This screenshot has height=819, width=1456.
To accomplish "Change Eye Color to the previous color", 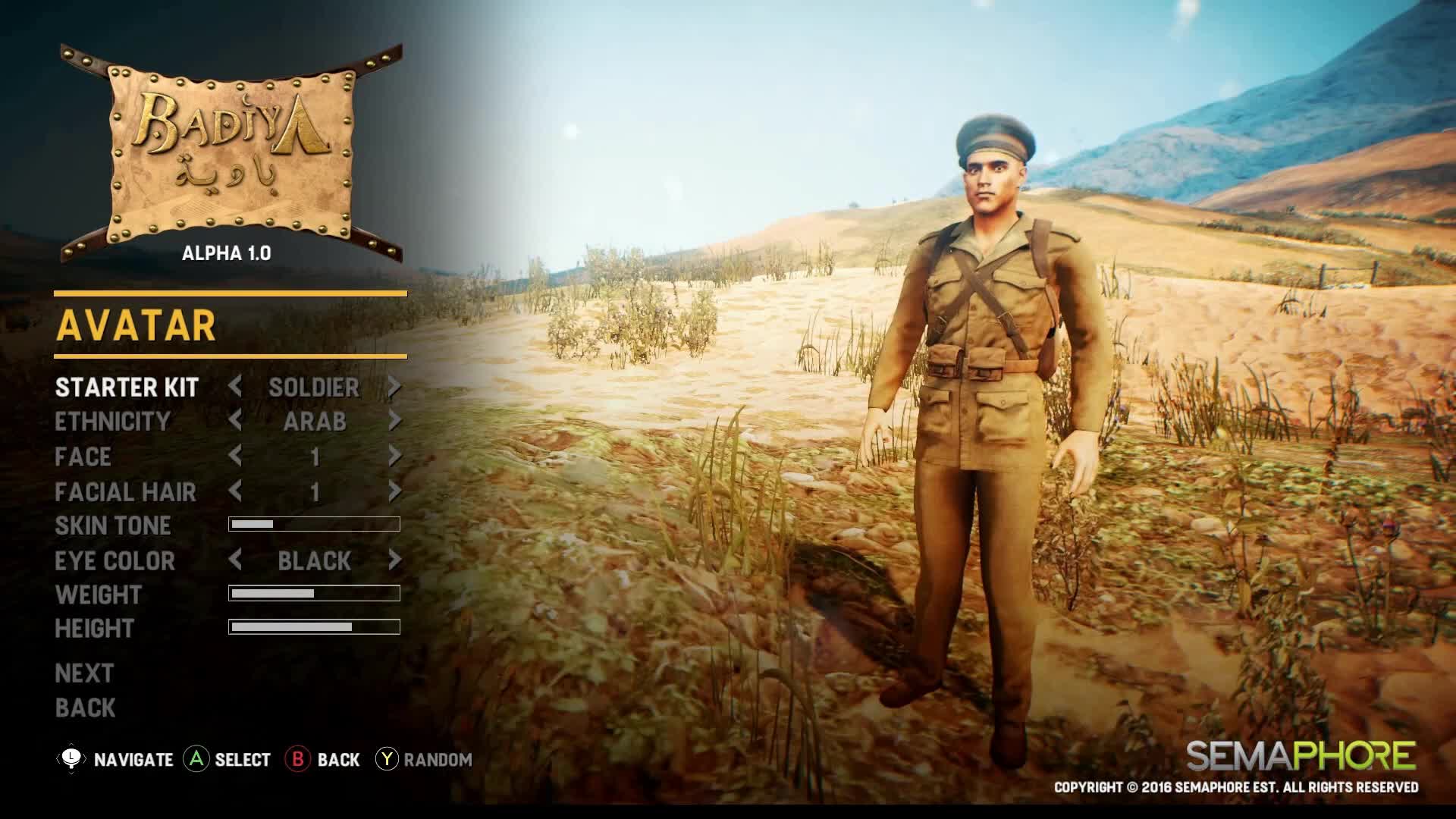I will point(235,560).
